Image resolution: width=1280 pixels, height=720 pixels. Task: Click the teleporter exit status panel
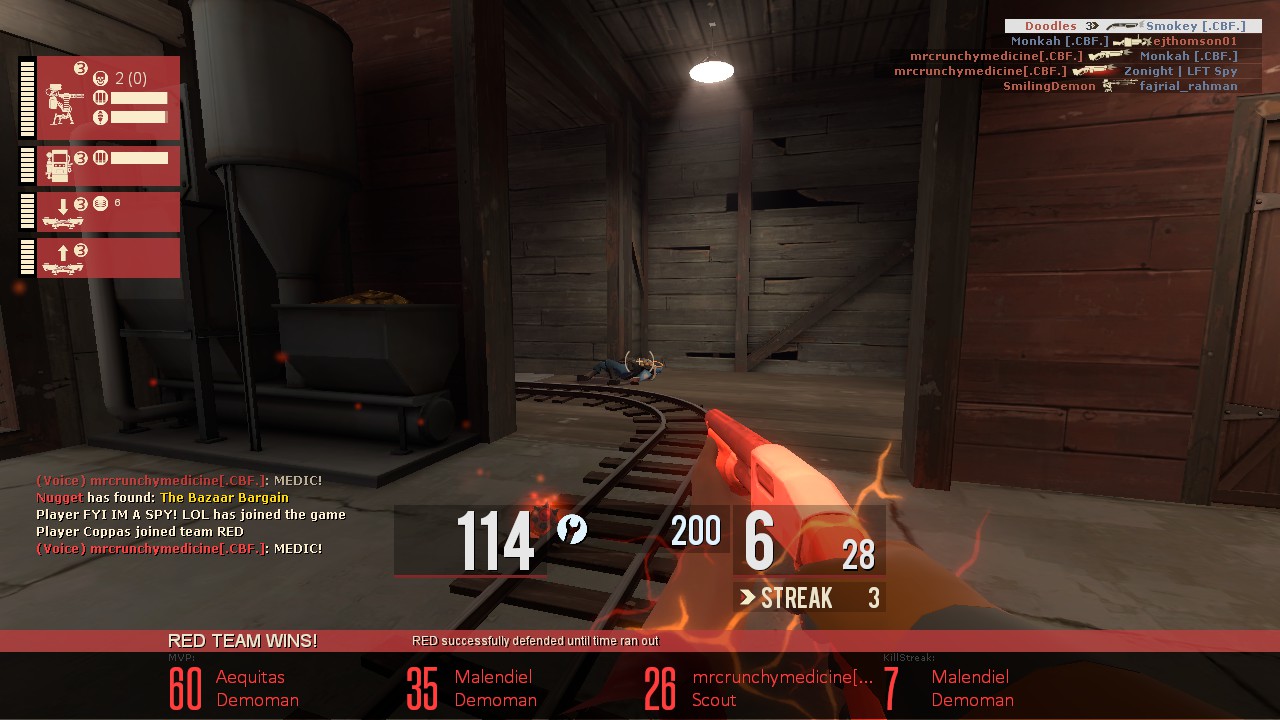[108, 257]
